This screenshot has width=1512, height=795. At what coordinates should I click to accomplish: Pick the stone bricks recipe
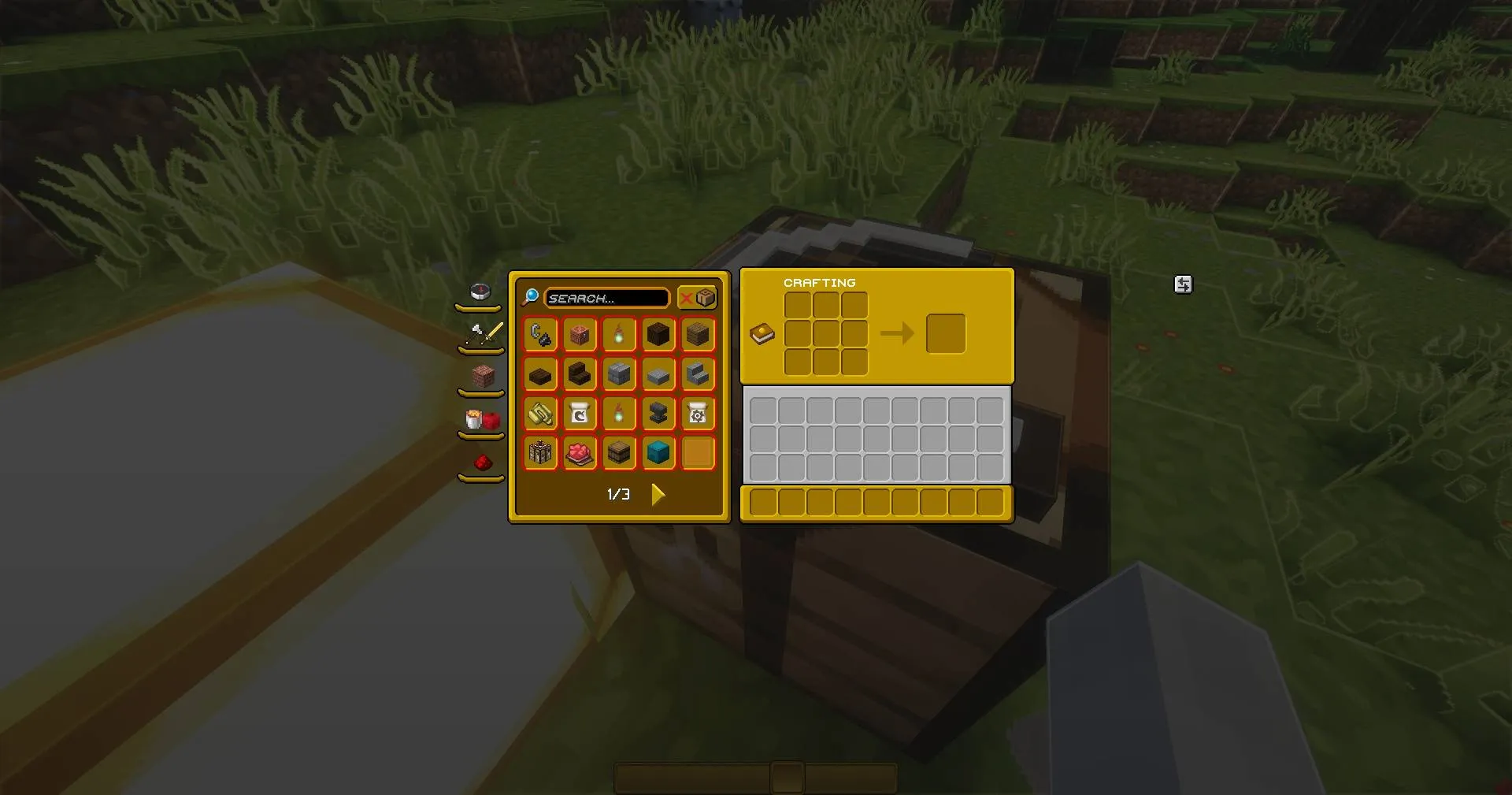pyautogui.click(x=619, y=374)
